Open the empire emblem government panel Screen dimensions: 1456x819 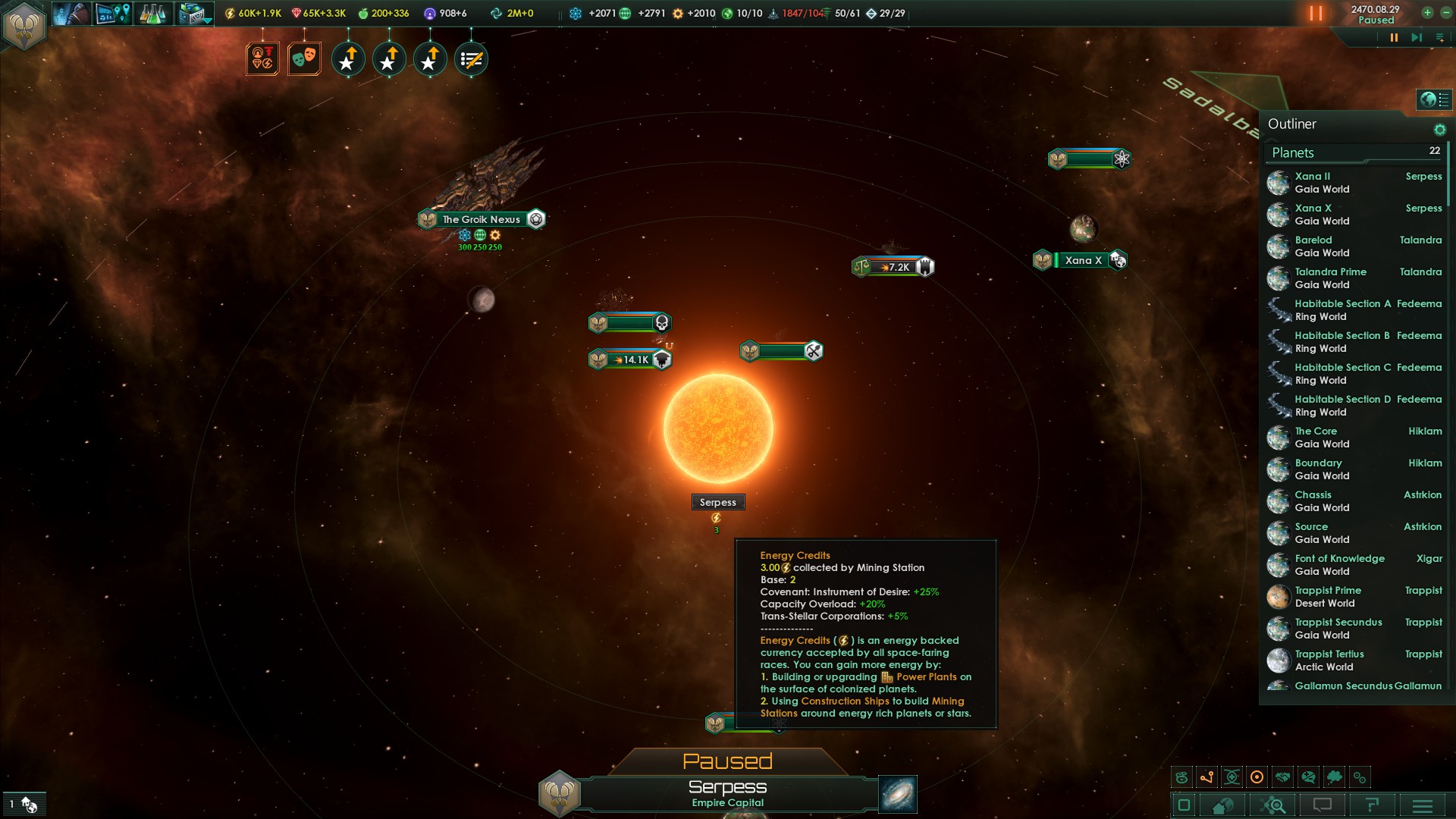[24, 26]
